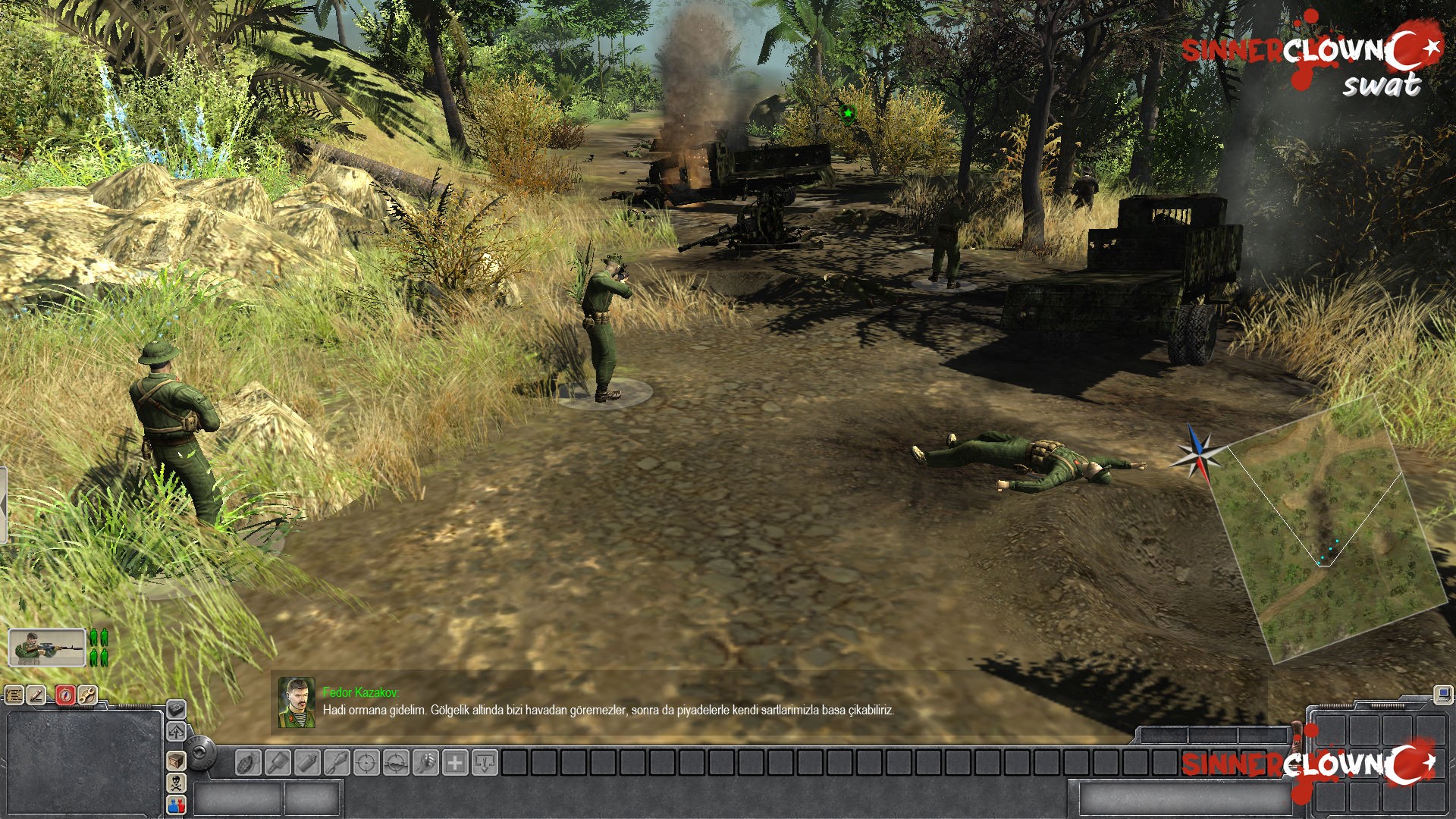Open the mission objectives list icon

point(14,695)
